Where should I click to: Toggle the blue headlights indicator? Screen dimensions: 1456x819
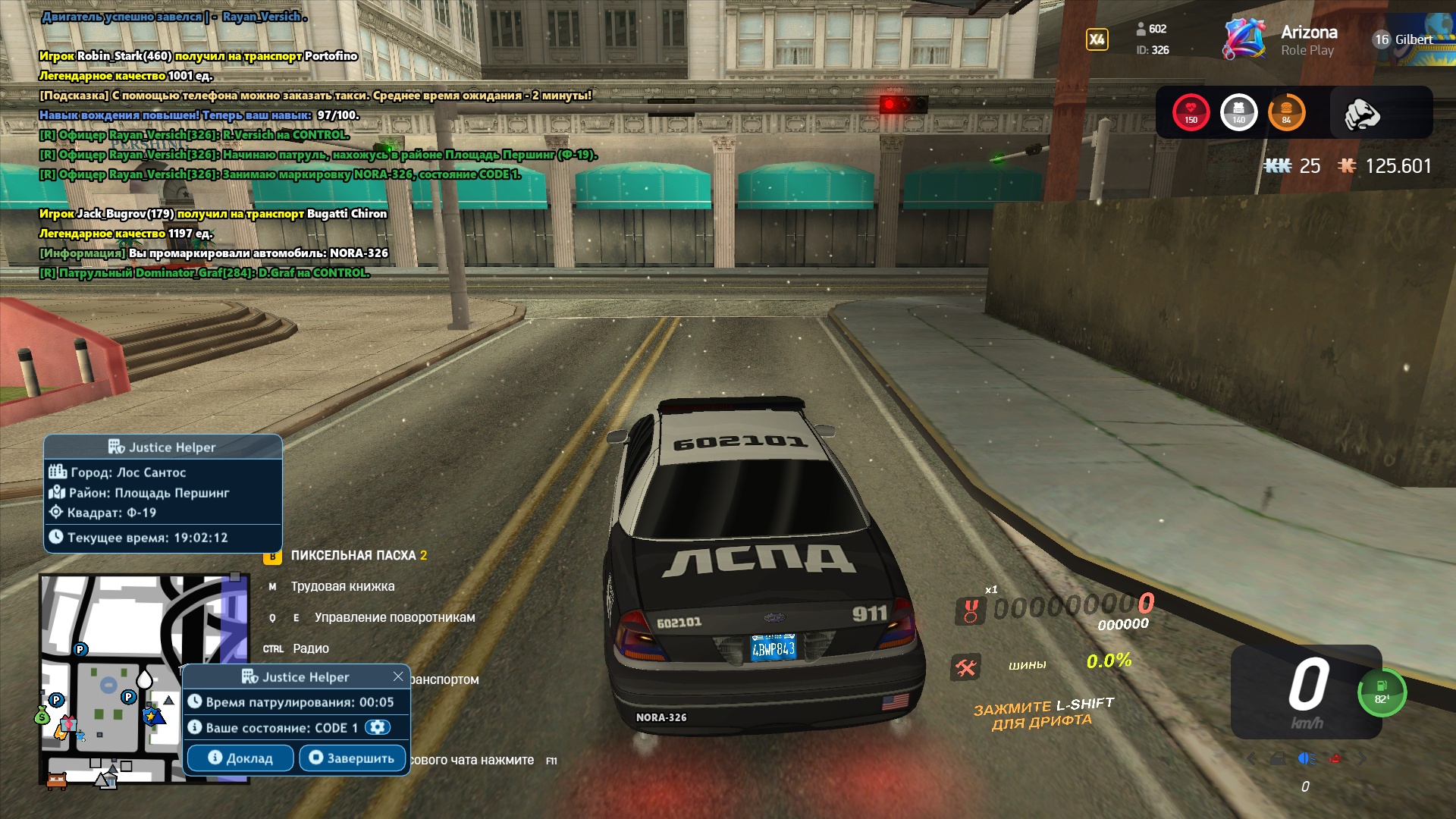(x=1306, y=758)
